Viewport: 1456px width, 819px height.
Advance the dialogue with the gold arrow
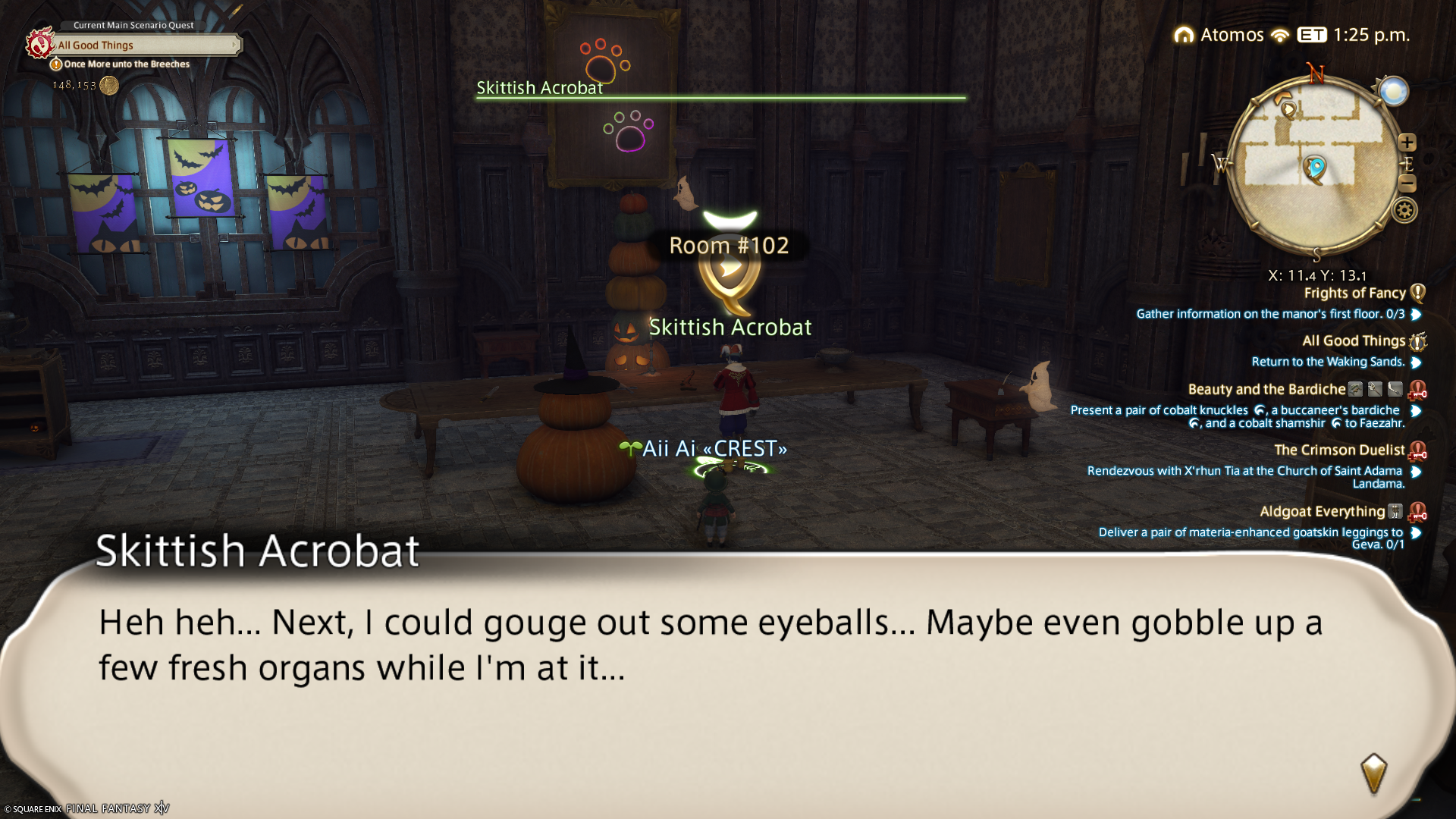[1373, 773]
